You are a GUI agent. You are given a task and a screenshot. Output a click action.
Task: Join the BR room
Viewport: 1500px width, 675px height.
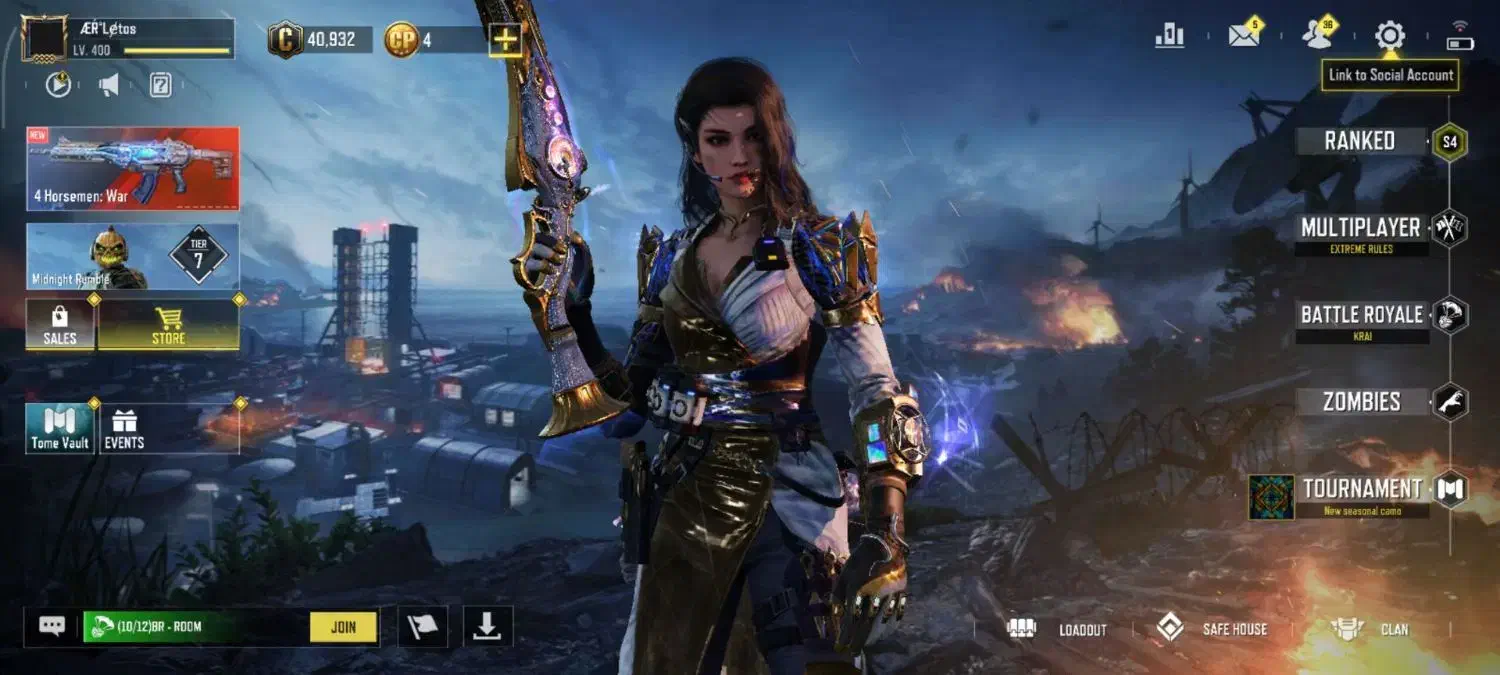coord(343,627)
